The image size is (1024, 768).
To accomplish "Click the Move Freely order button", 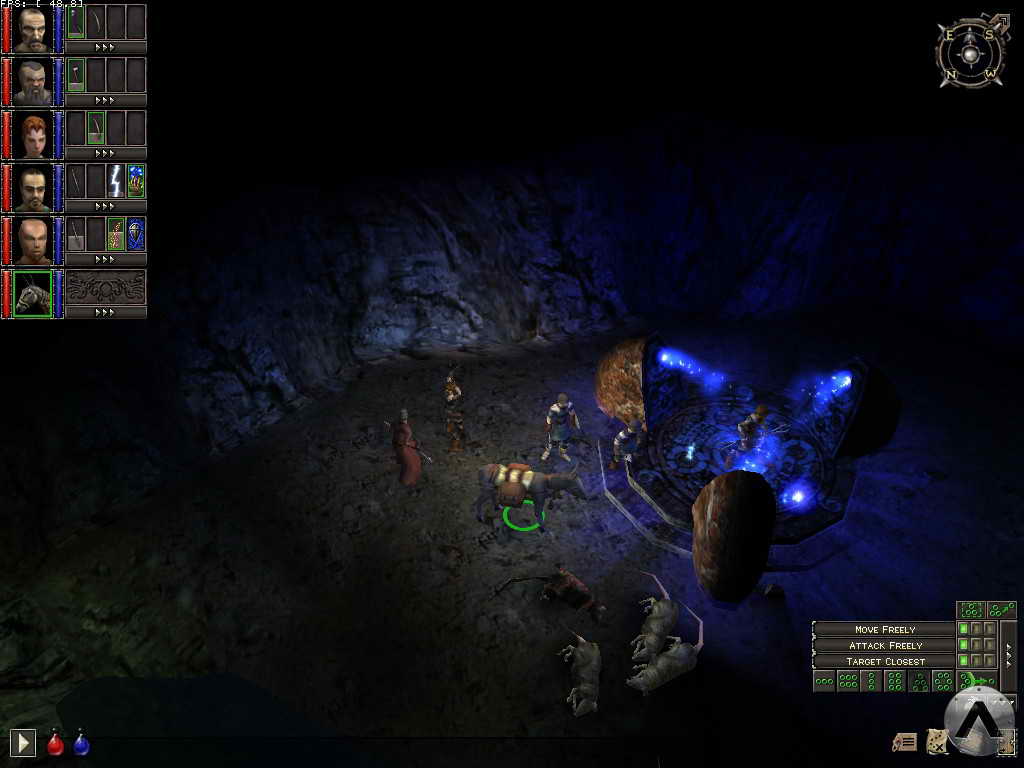I will pos(884,629).
